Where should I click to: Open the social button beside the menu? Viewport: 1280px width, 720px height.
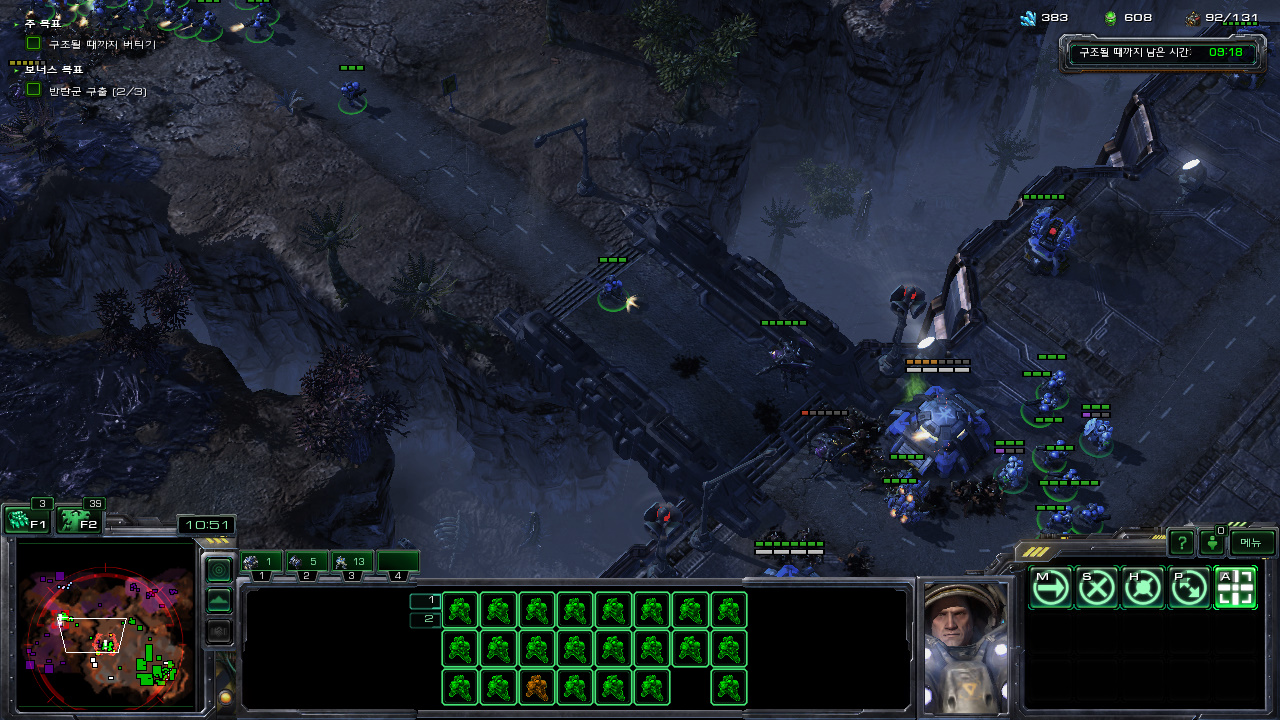click(x=1214, y=543)
